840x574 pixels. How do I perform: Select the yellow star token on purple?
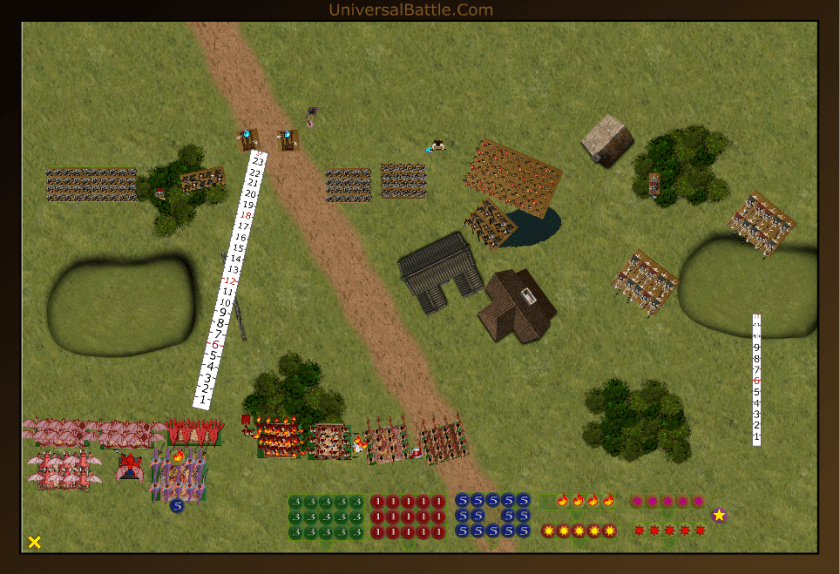tap(719, 515)
